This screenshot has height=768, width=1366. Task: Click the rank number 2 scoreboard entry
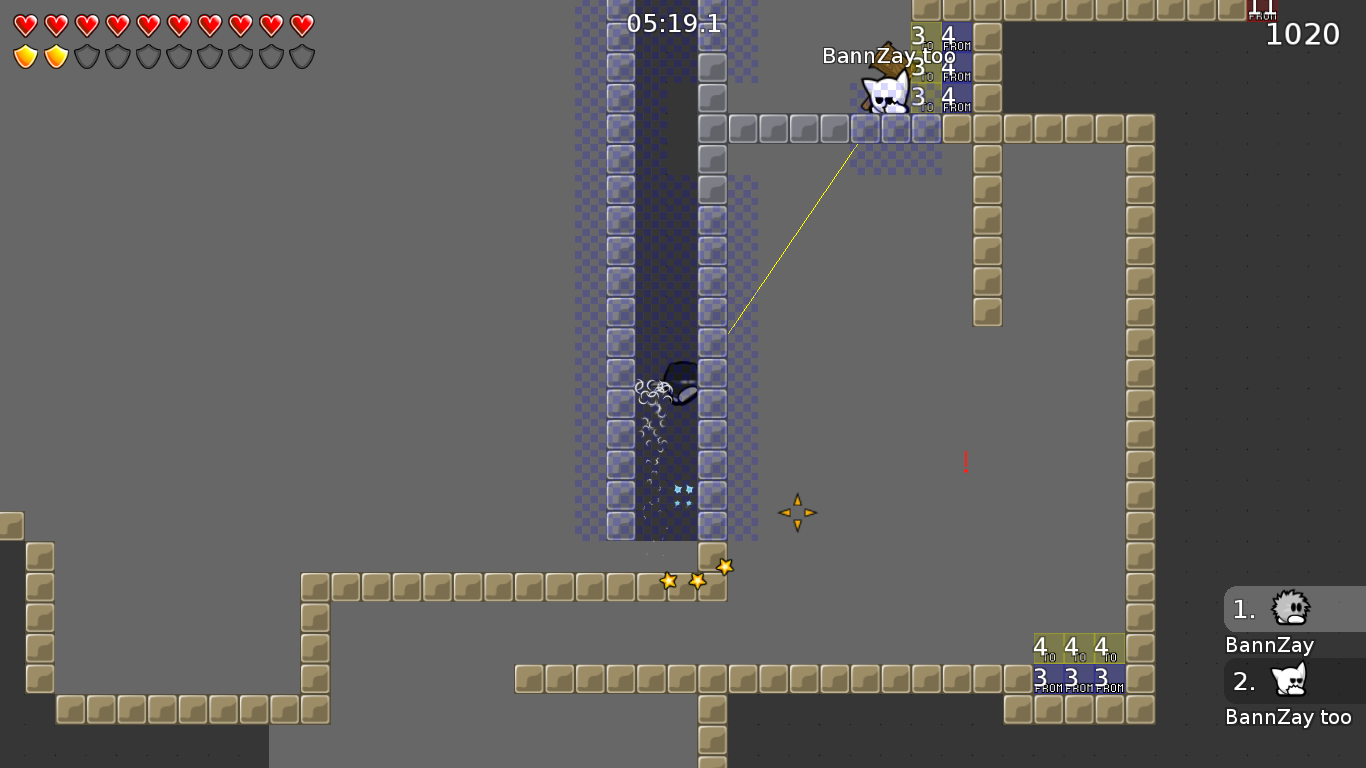(1243, 681)
